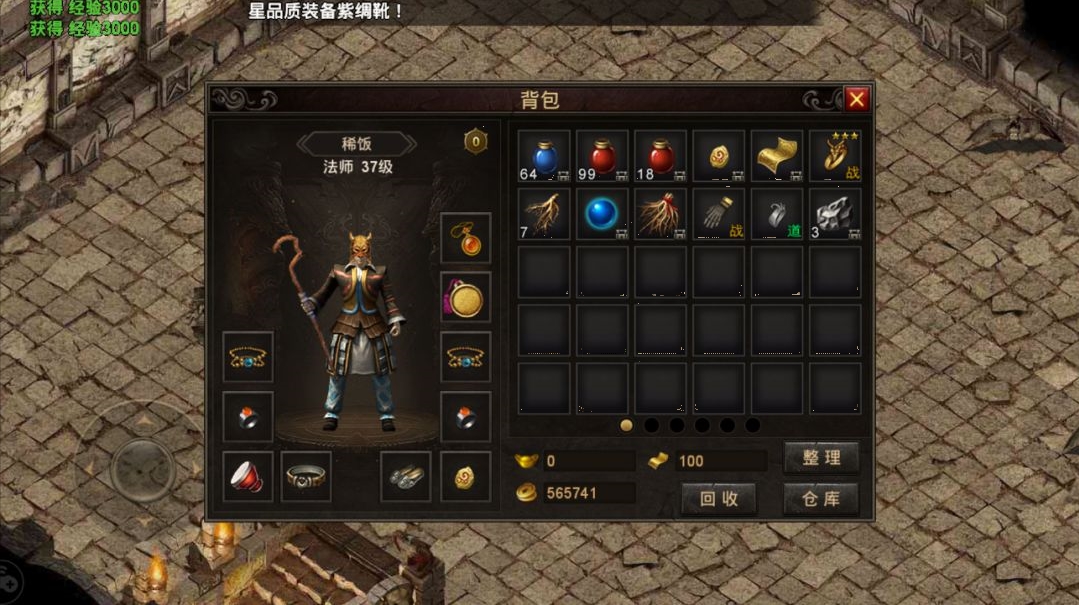
Task: Select the red potion stack of 99
Action: (x=603, y=157)
